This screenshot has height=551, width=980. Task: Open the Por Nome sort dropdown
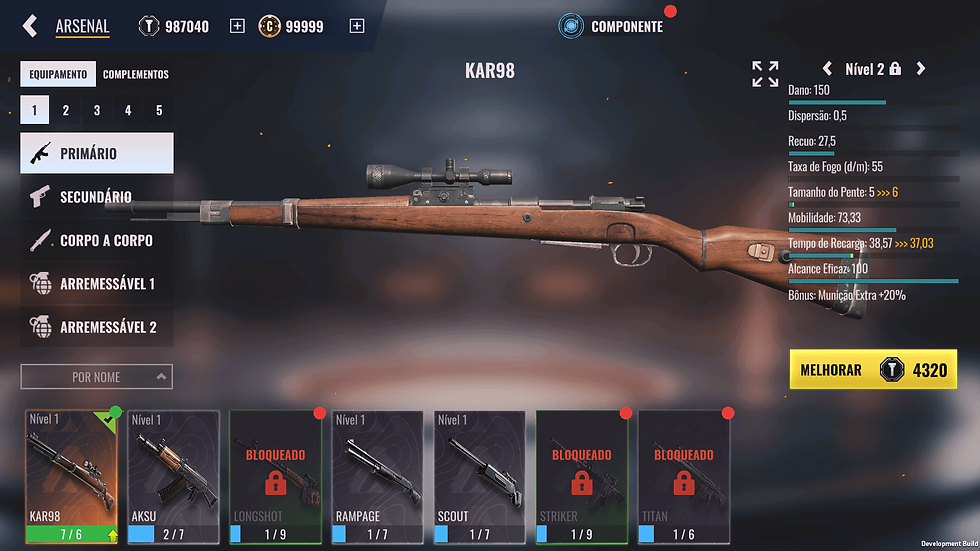96,377
